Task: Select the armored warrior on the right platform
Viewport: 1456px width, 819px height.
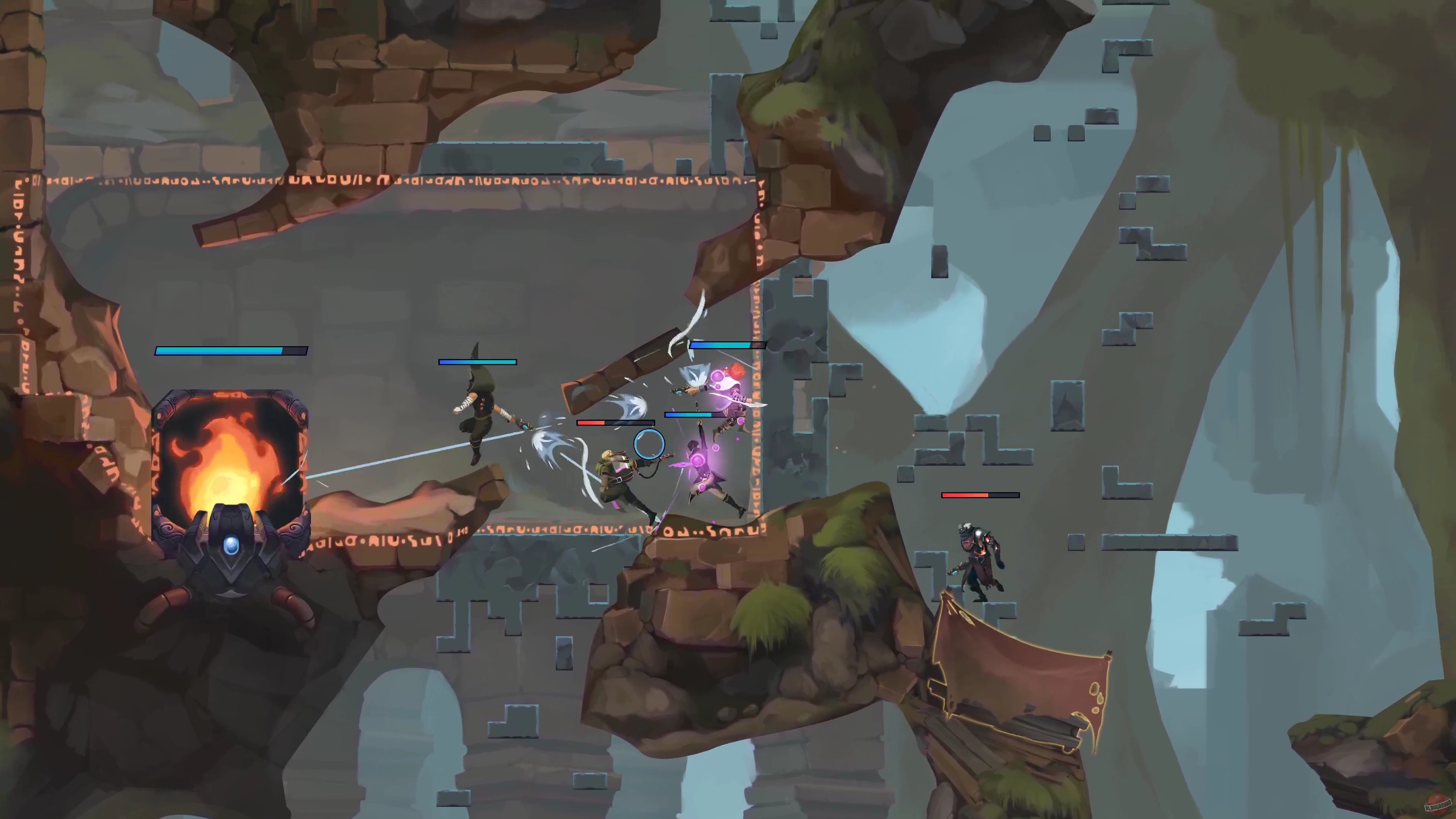Action: coord(981,560)
